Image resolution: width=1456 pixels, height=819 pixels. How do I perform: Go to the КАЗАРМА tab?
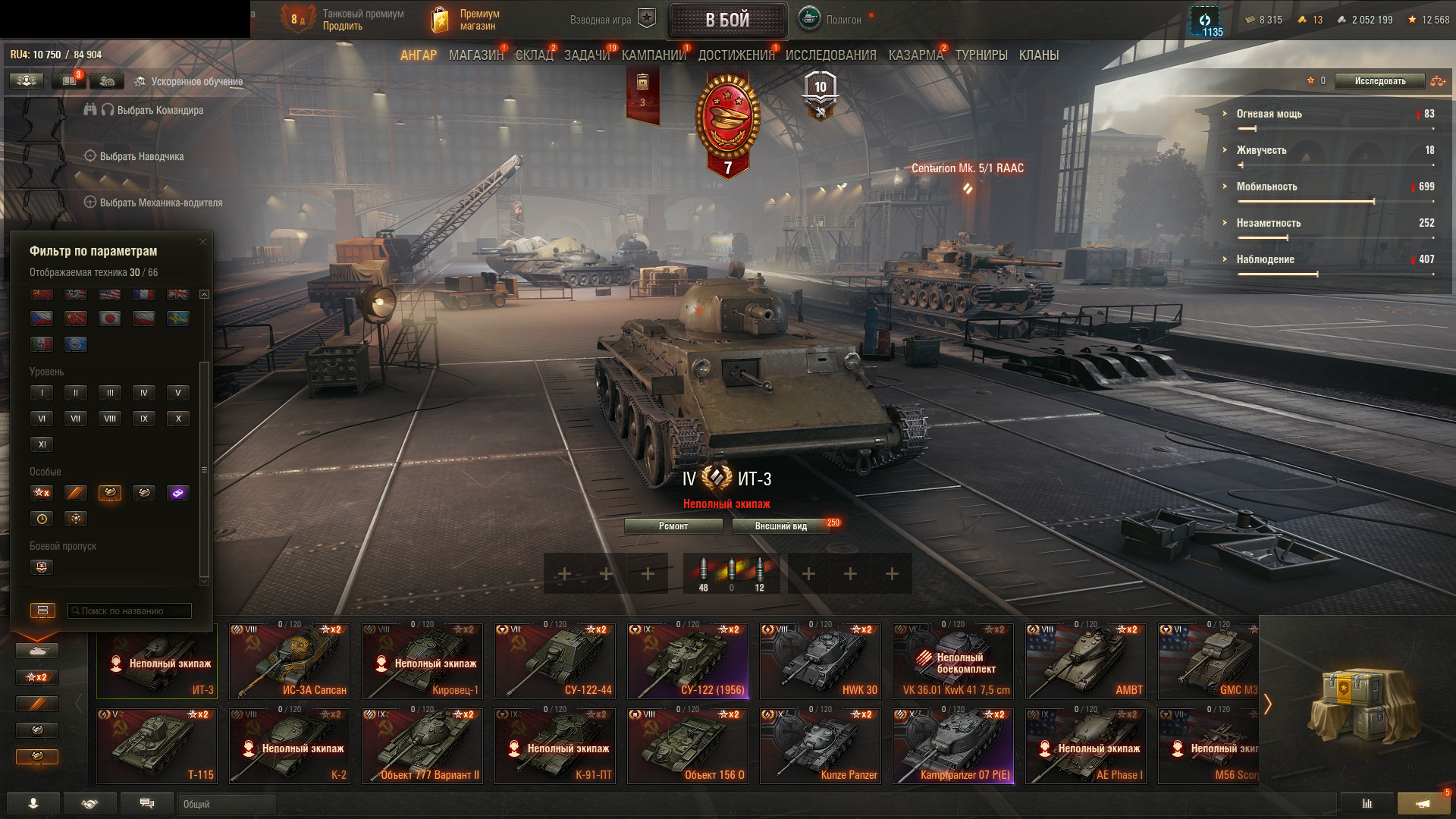[915, 55]
